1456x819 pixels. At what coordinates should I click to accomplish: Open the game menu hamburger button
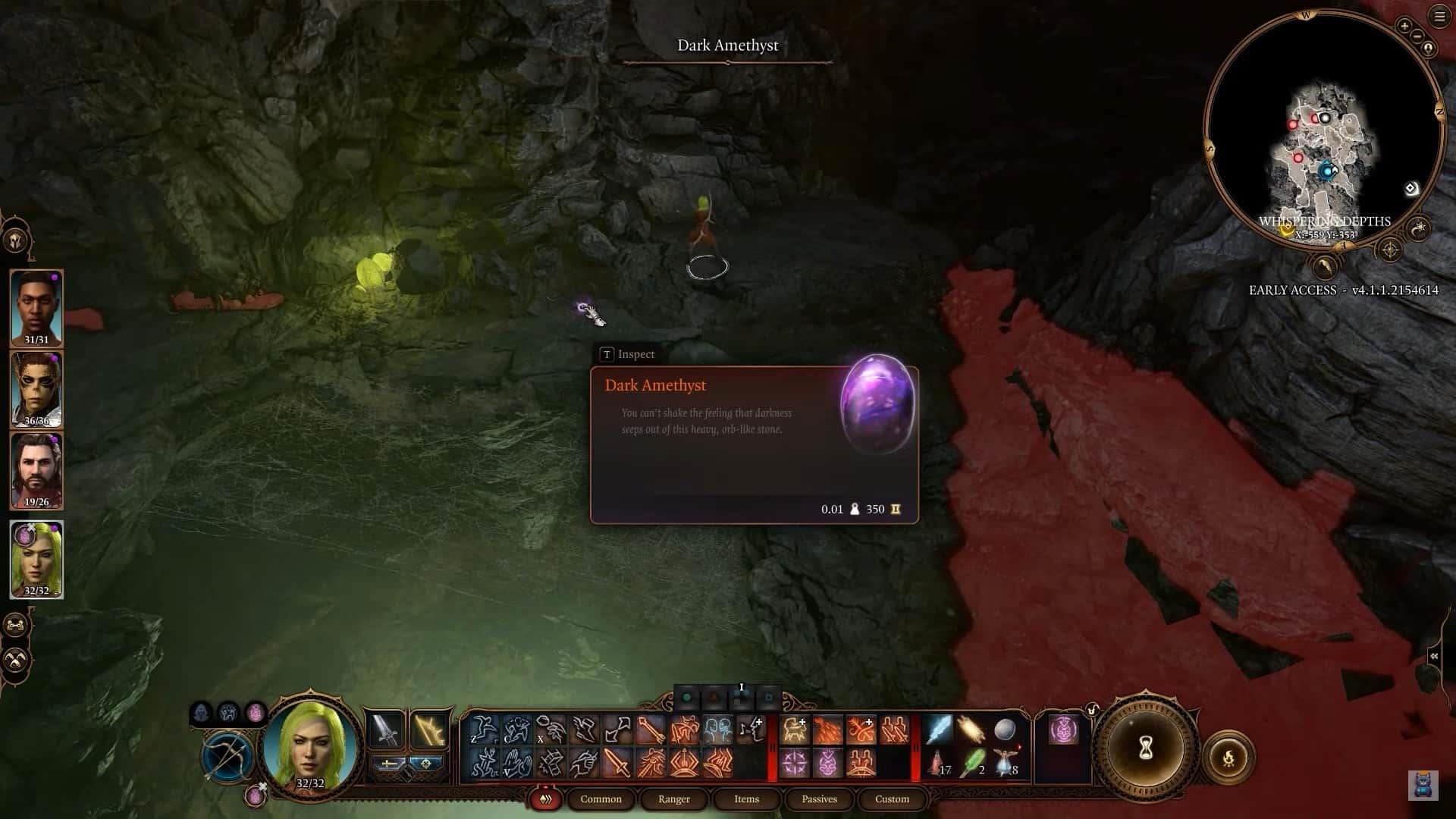[x=1439, y=17]
